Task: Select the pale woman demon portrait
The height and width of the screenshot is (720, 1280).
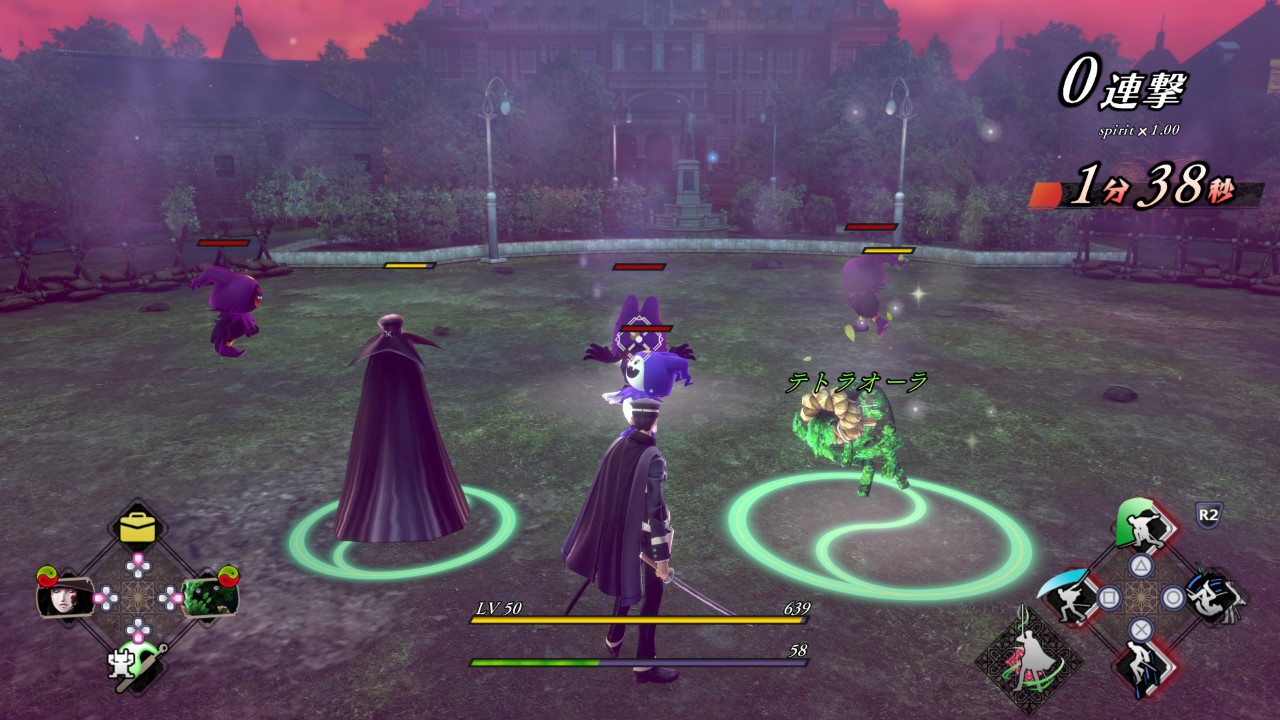Action: 64,597
